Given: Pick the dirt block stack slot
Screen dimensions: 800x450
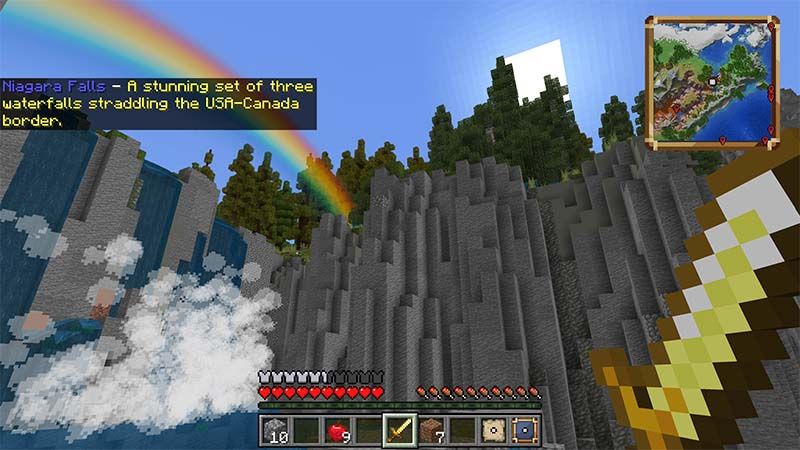Looking at the screenshot, I should pyautogui.click(x=431, y=431).
